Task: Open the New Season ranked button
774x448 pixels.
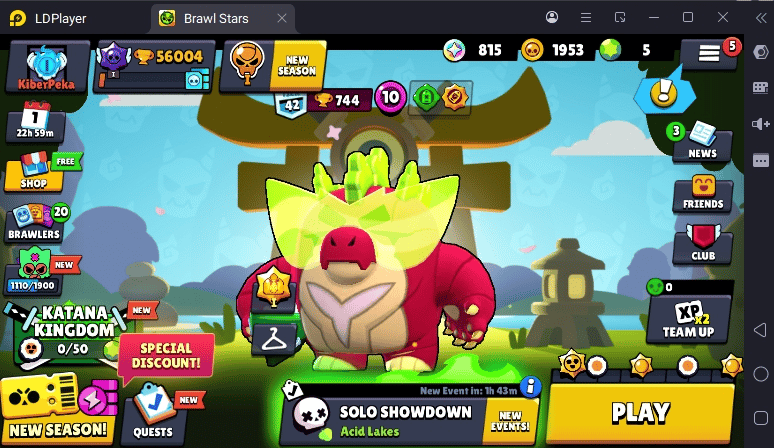Action: click(273, 64)
